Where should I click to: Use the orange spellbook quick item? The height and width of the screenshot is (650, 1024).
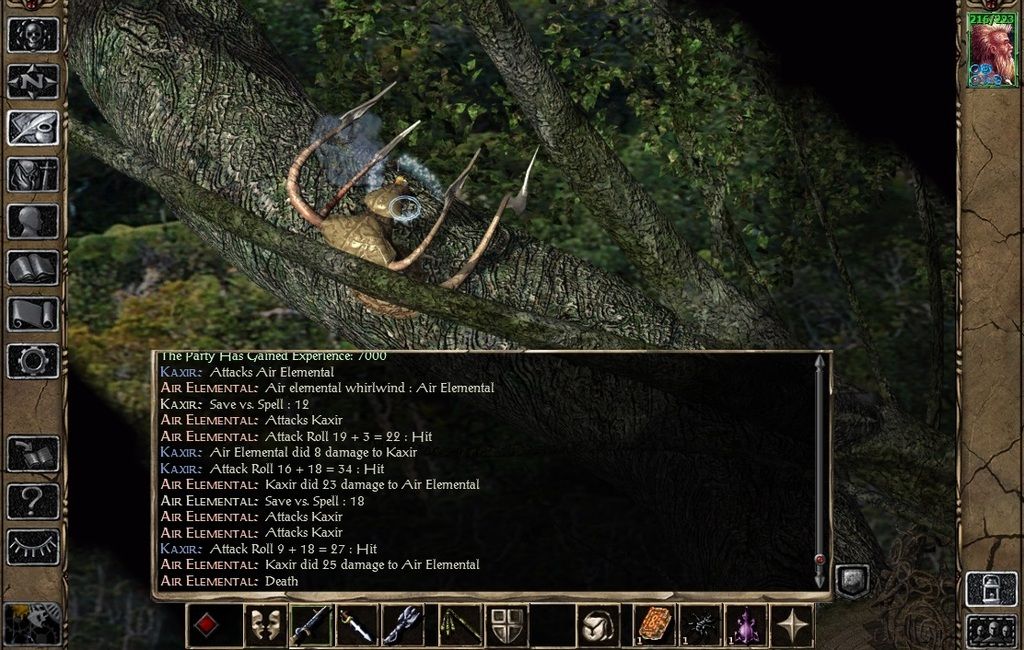click(x=655, y=626)
